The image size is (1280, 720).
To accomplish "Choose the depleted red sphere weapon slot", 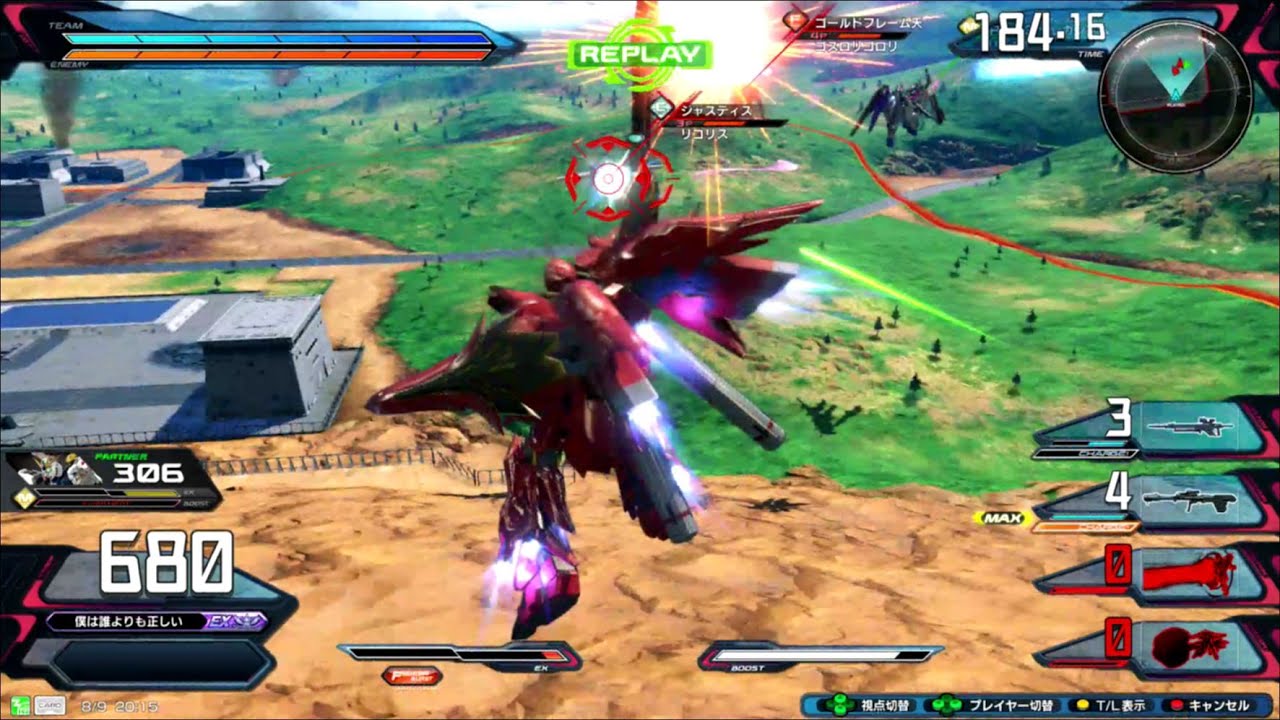I will 1188,646.
